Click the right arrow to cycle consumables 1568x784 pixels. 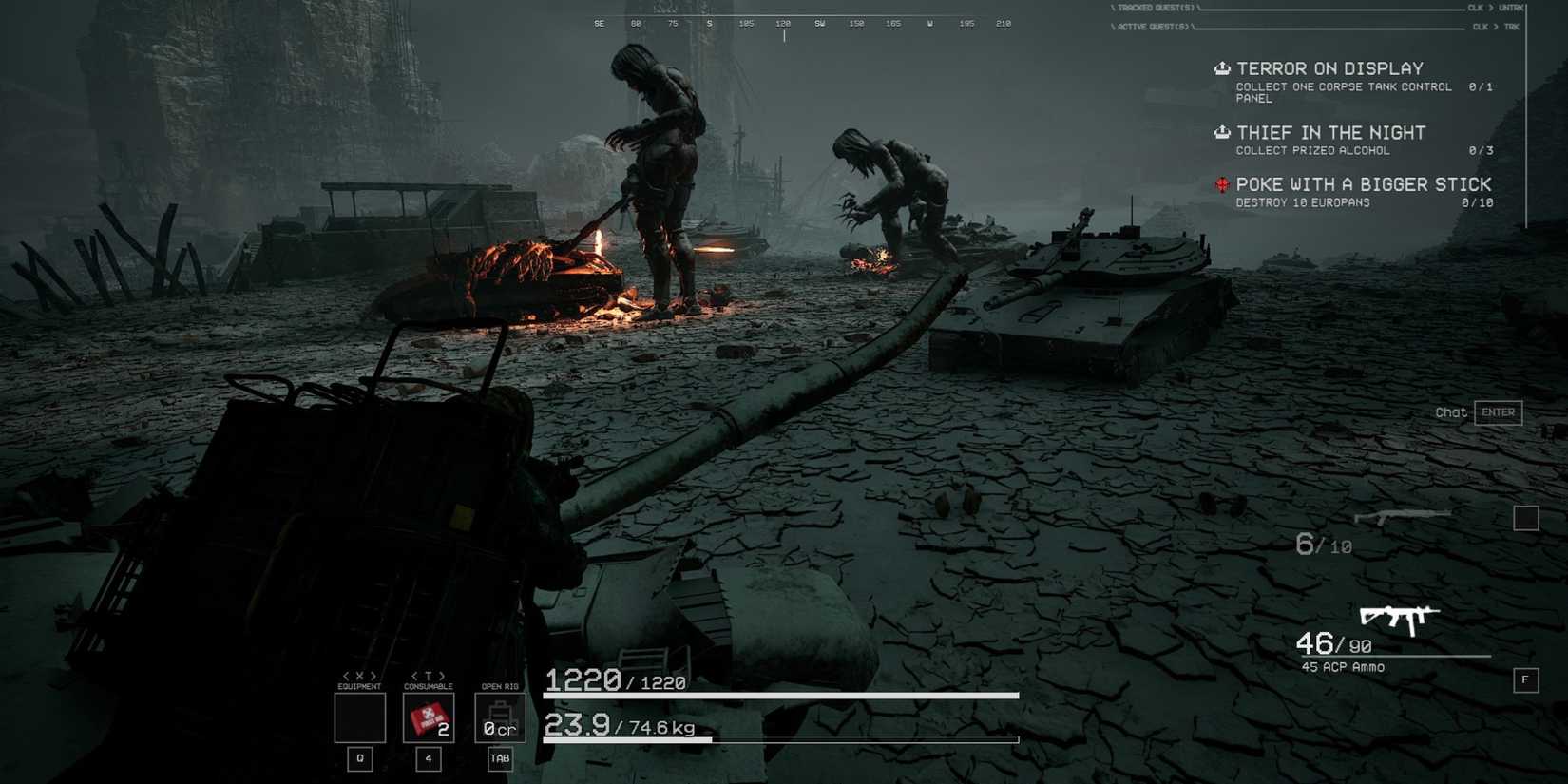click(x=443, y=674)
